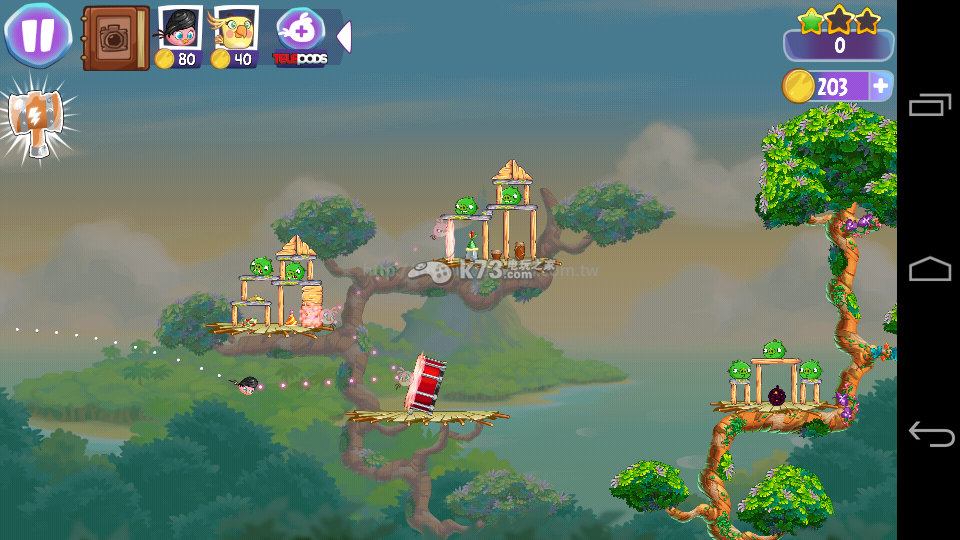Go back with the Android back button
Image resolution: width=960 pixels, height=540 pixels.
tap(929, 433)
